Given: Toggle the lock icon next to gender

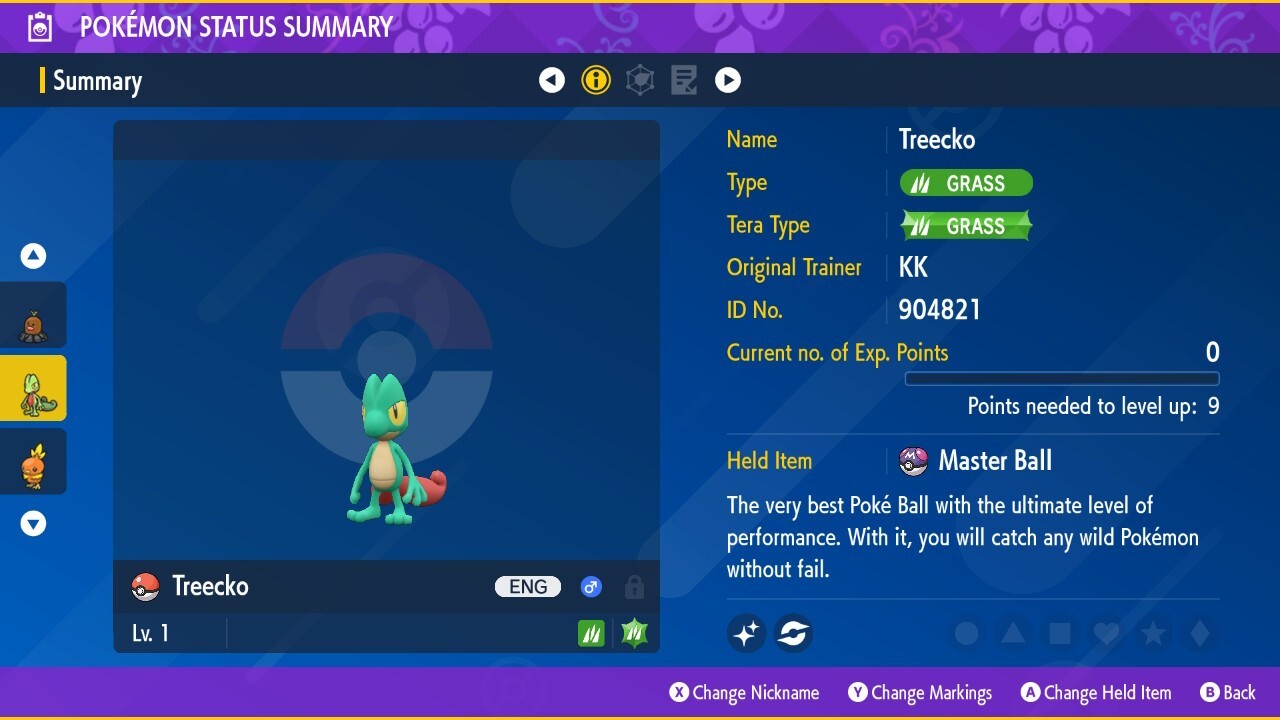Looking at the screenshot, I should [634, 587].
